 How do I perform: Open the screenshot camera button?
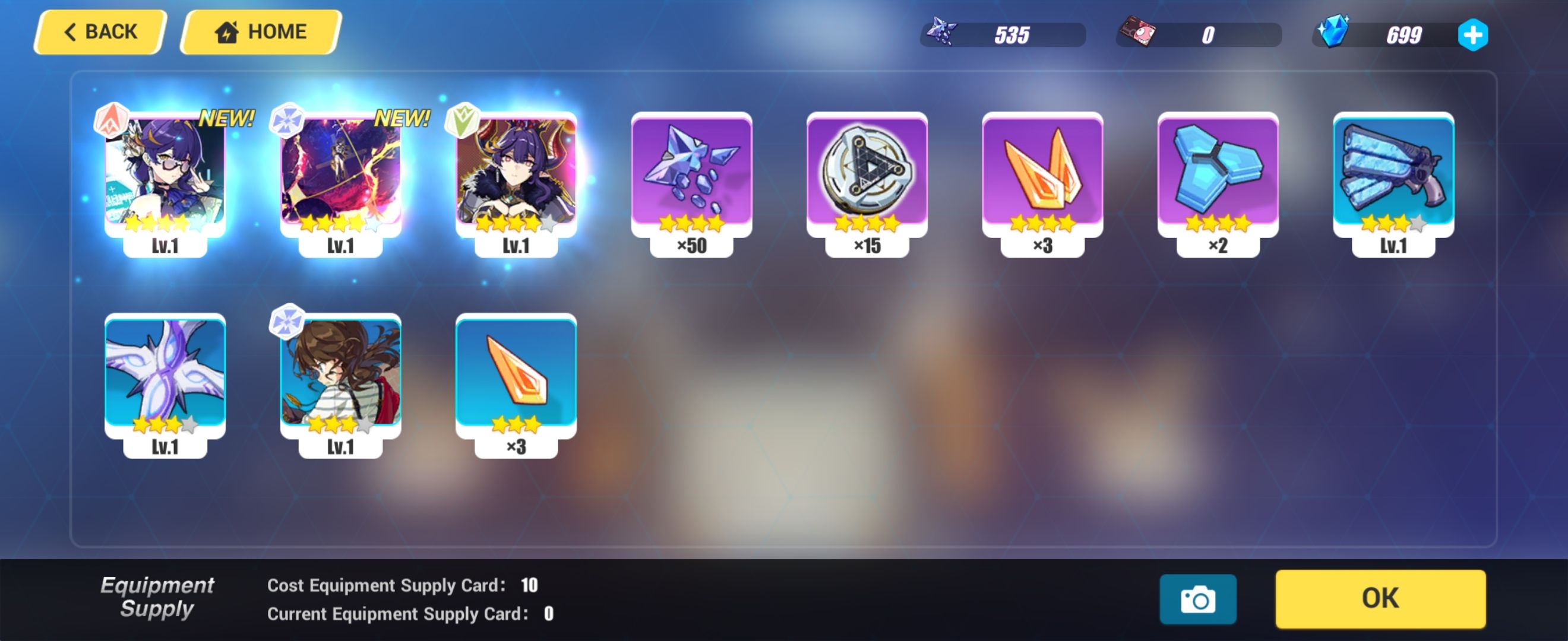click(x=1198, y=598)
